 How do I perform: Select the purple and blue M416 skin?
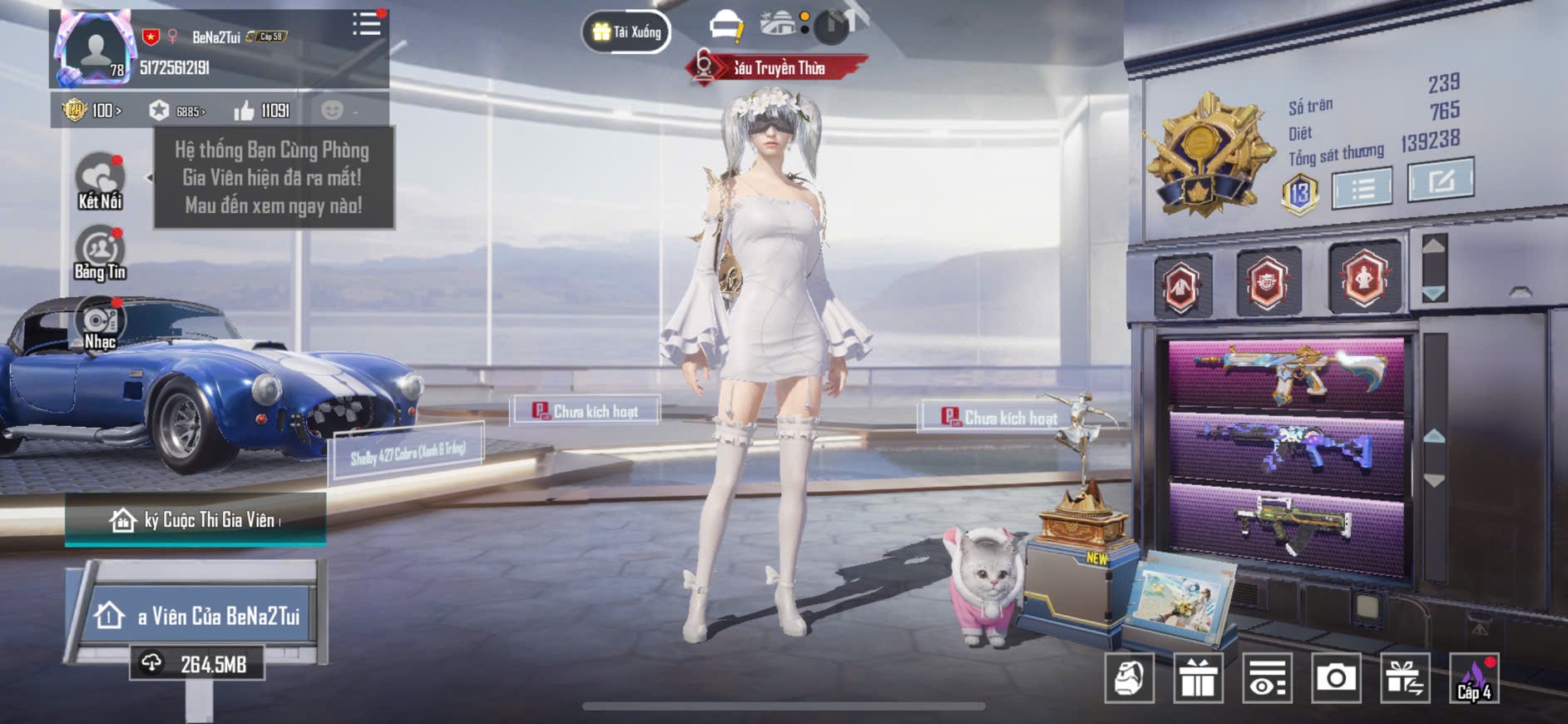[x=1287, y=450]
